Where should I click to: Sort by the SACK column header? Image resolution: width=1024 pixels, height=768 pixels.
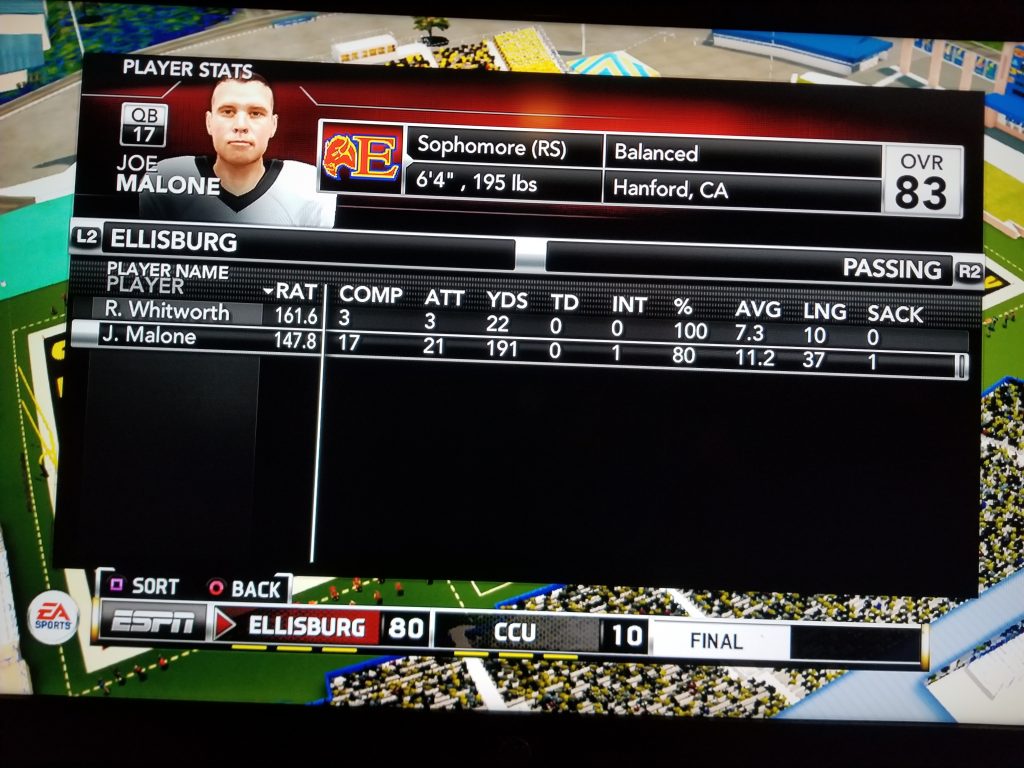tap(894, 313)
